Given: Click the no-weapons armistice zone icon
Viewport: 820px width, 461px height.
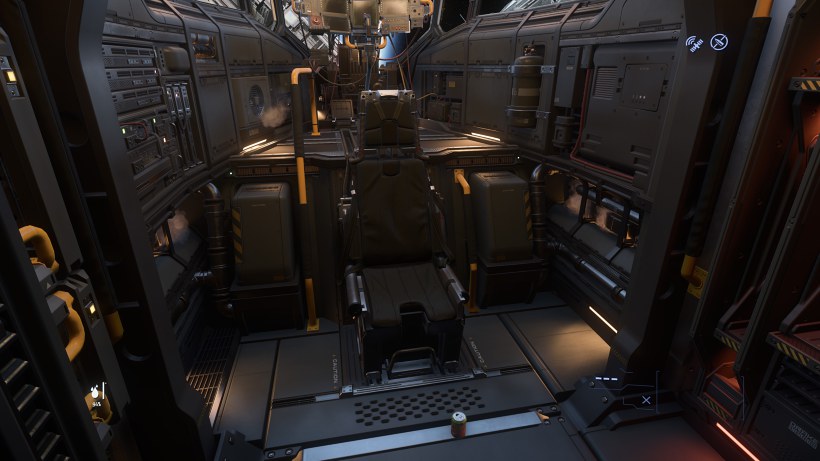Looking at the screenshot, I should point(719,42).
